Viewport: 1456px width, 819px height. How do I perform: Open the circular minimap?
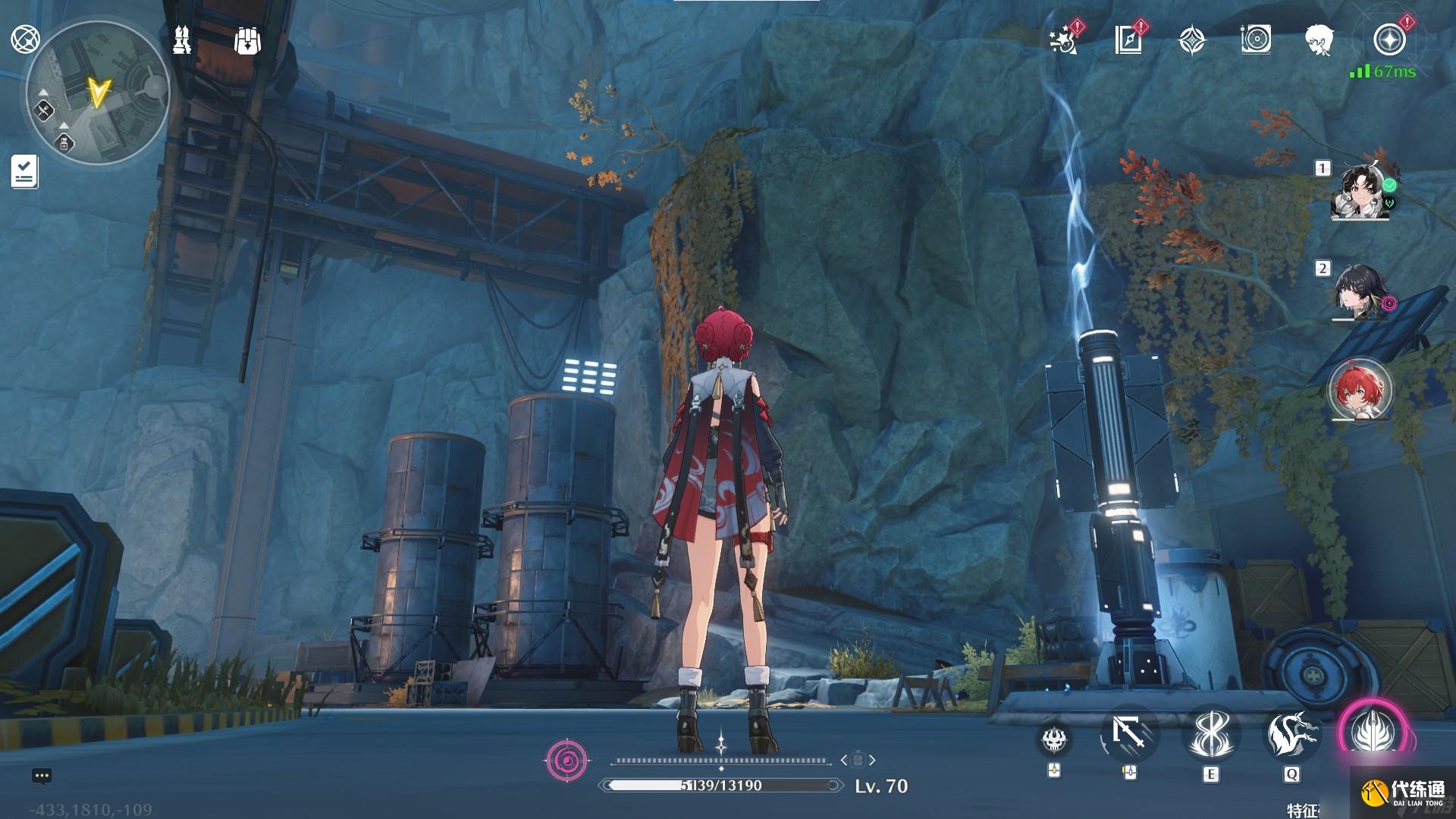(x=98, y=93)
